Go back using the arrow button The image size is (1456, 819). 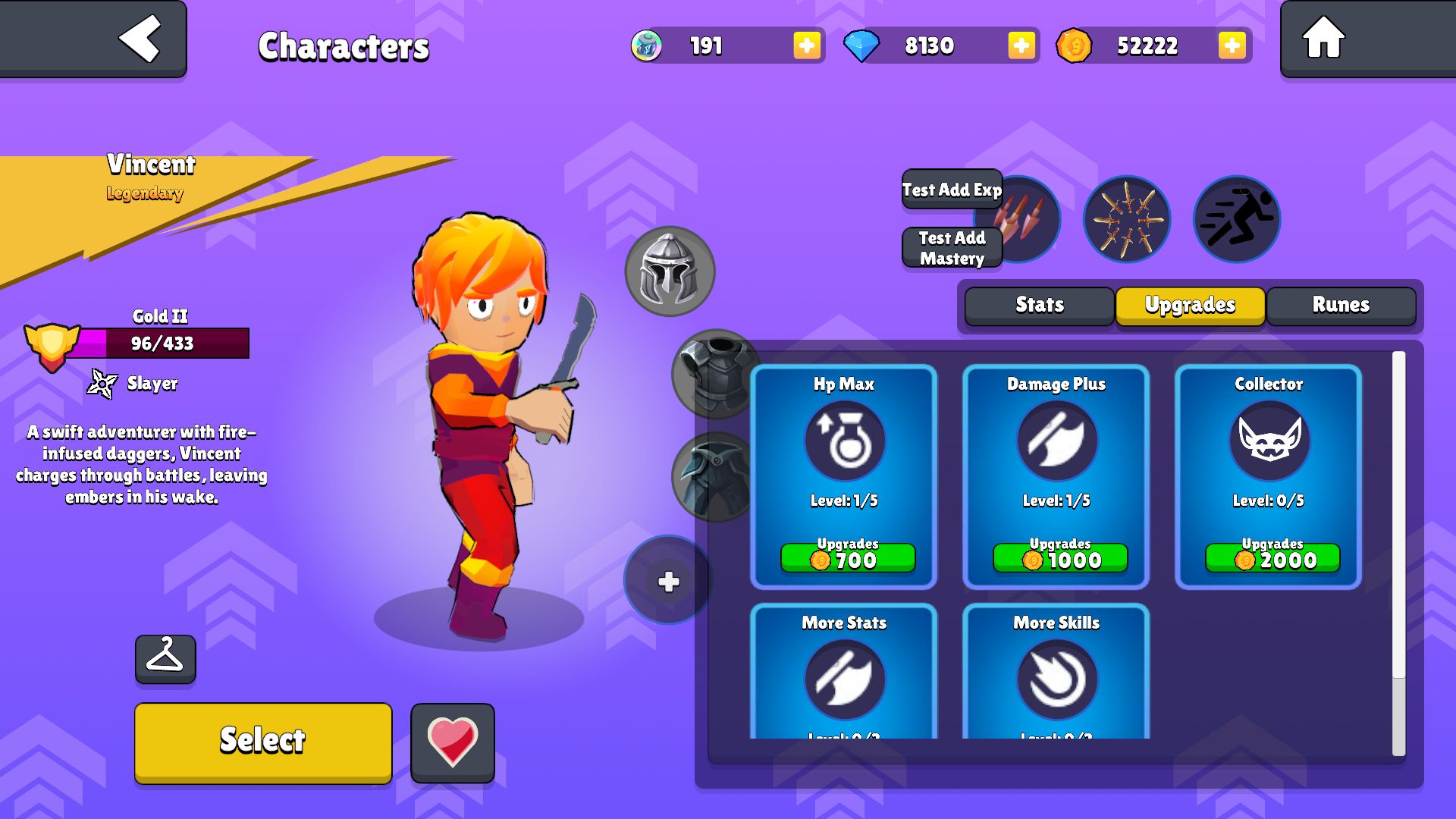point(140,38)
